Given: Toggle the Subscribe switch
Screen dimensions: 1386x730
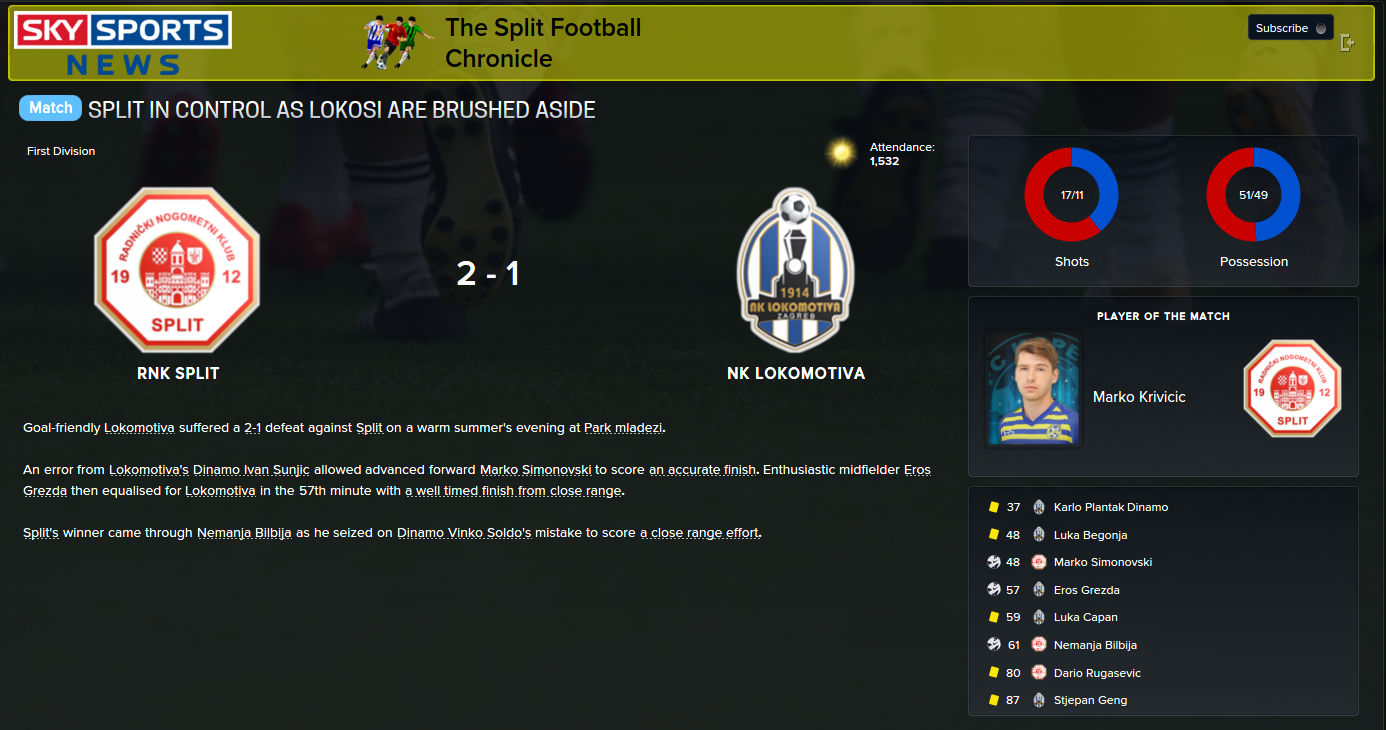Looking at the screenshot, I should click(1321, 28).
